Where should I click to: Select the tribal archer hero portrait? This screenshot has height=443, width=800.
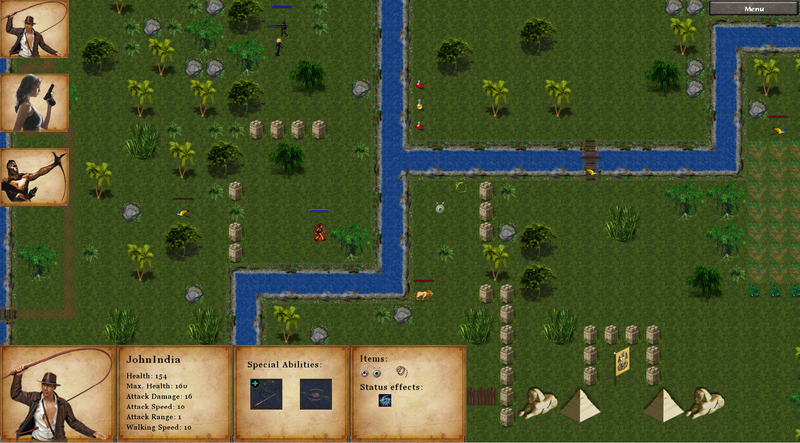point(34,177)
